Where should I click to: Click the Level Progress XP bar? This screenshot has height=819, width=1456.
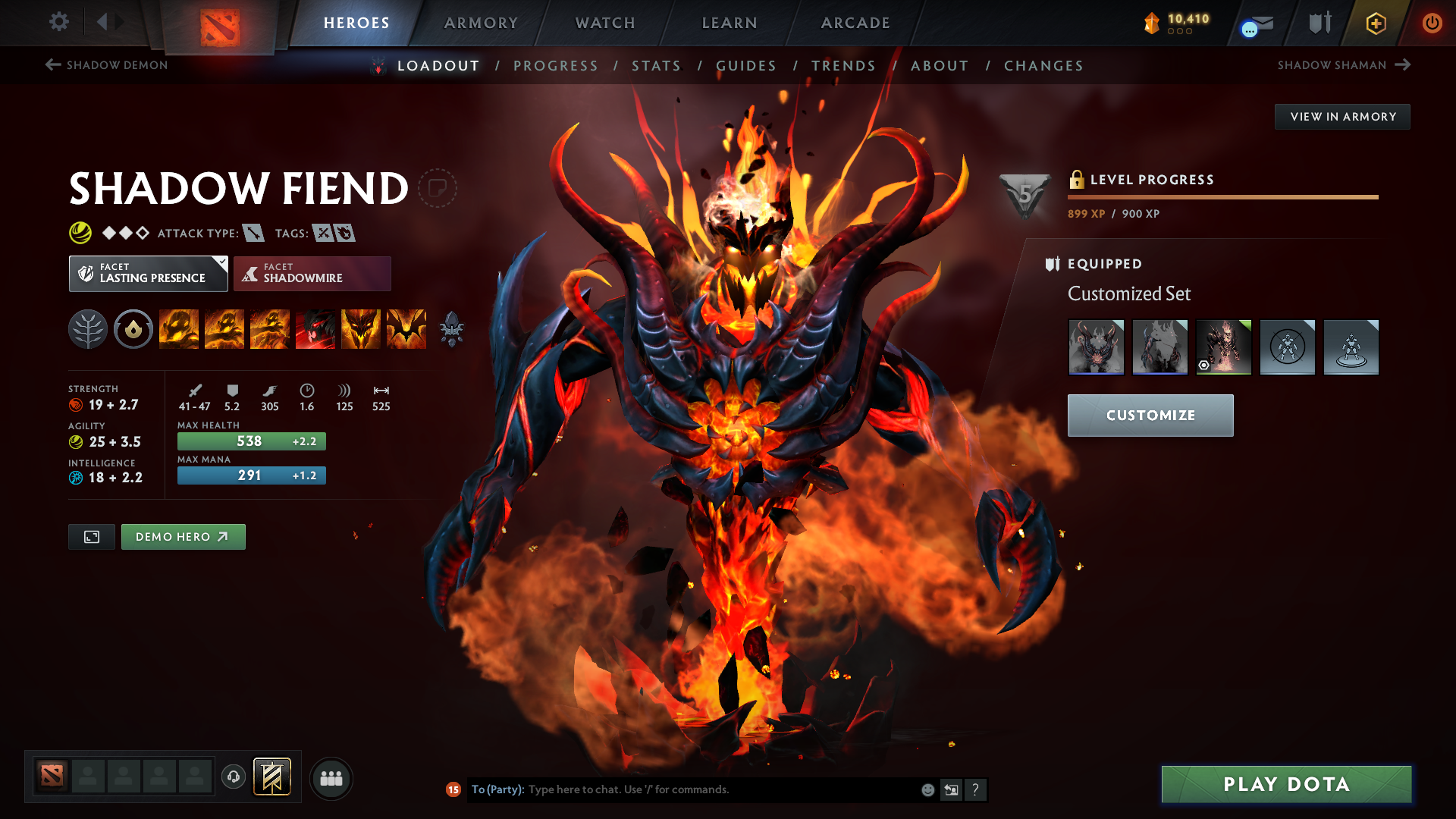pyautogui.click(x=1221, y=196)
